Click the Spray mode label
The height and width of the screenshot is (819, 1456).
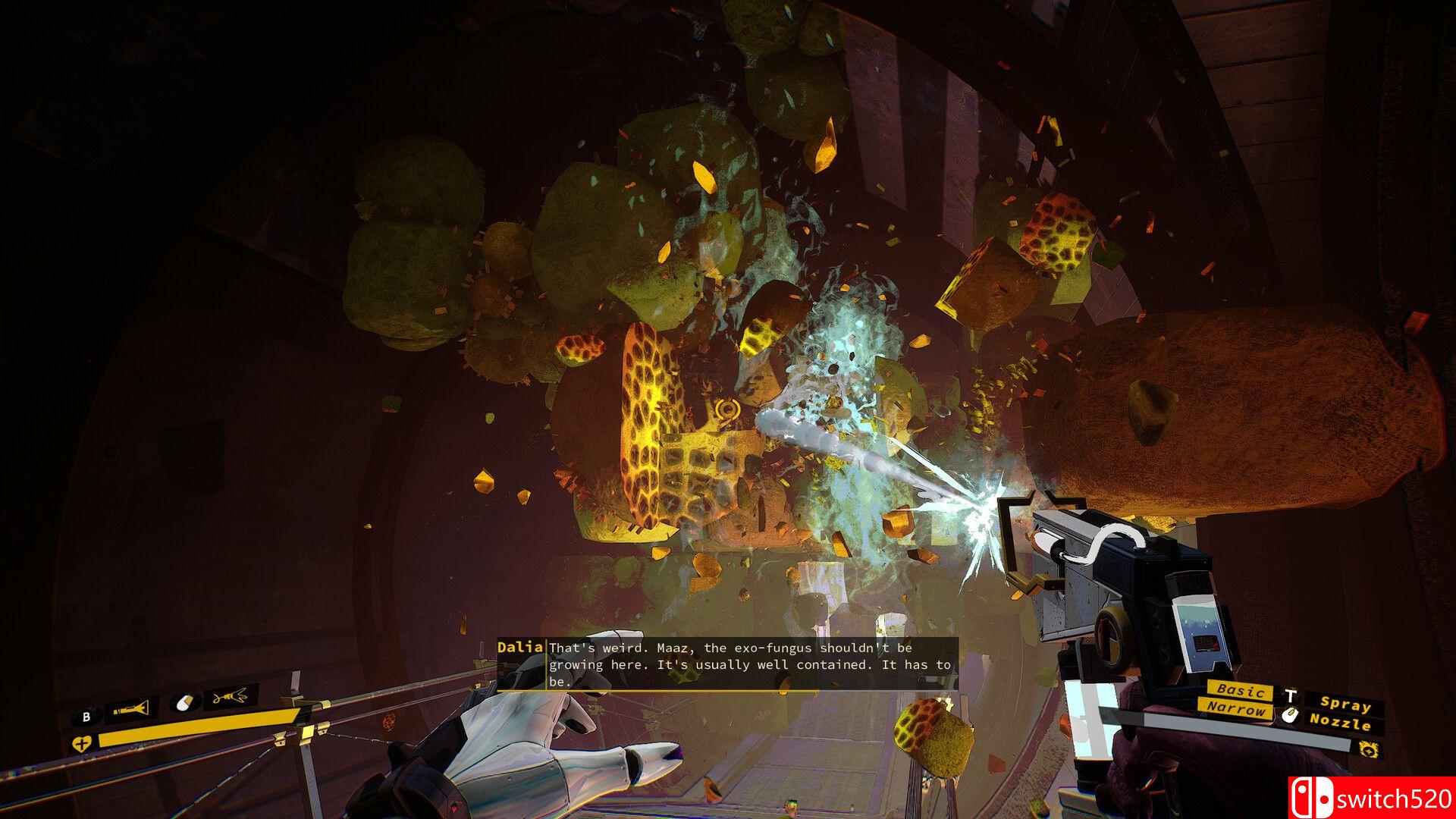pyautogui.click(x=1345, y=704)
